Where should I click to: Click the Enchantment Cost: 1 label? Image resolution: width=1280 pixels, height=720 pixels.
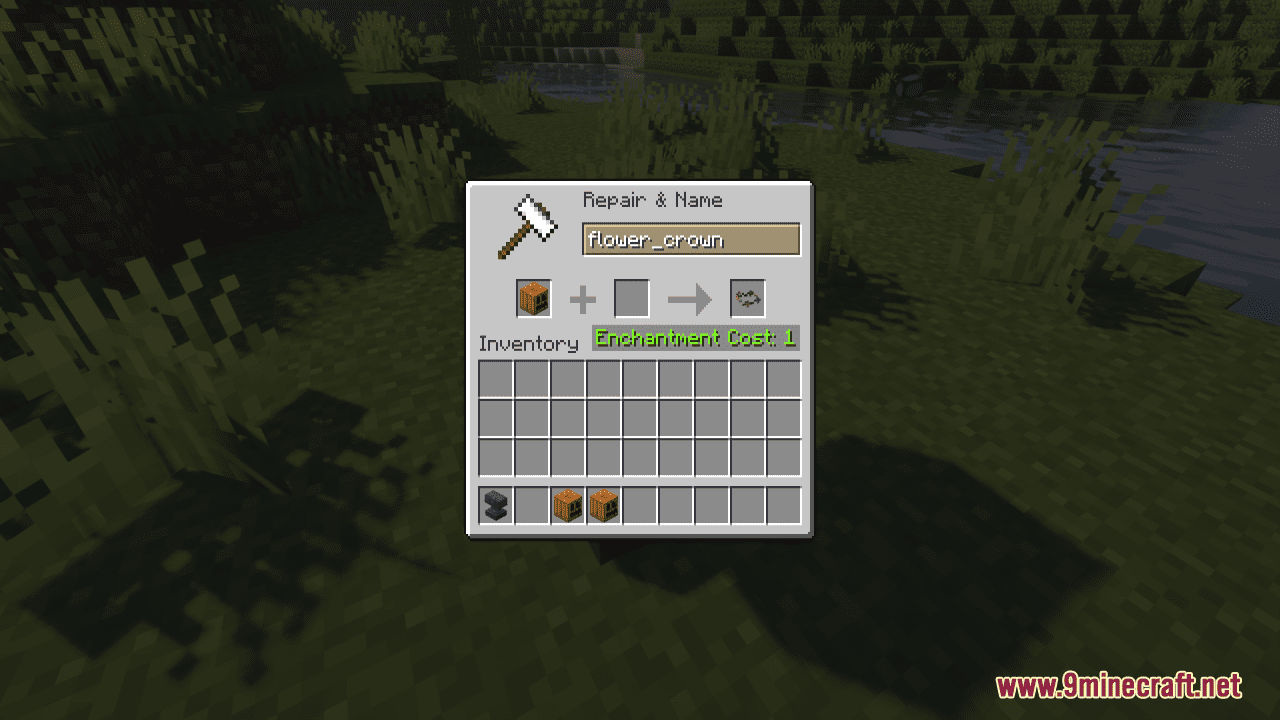pos(695,338)
